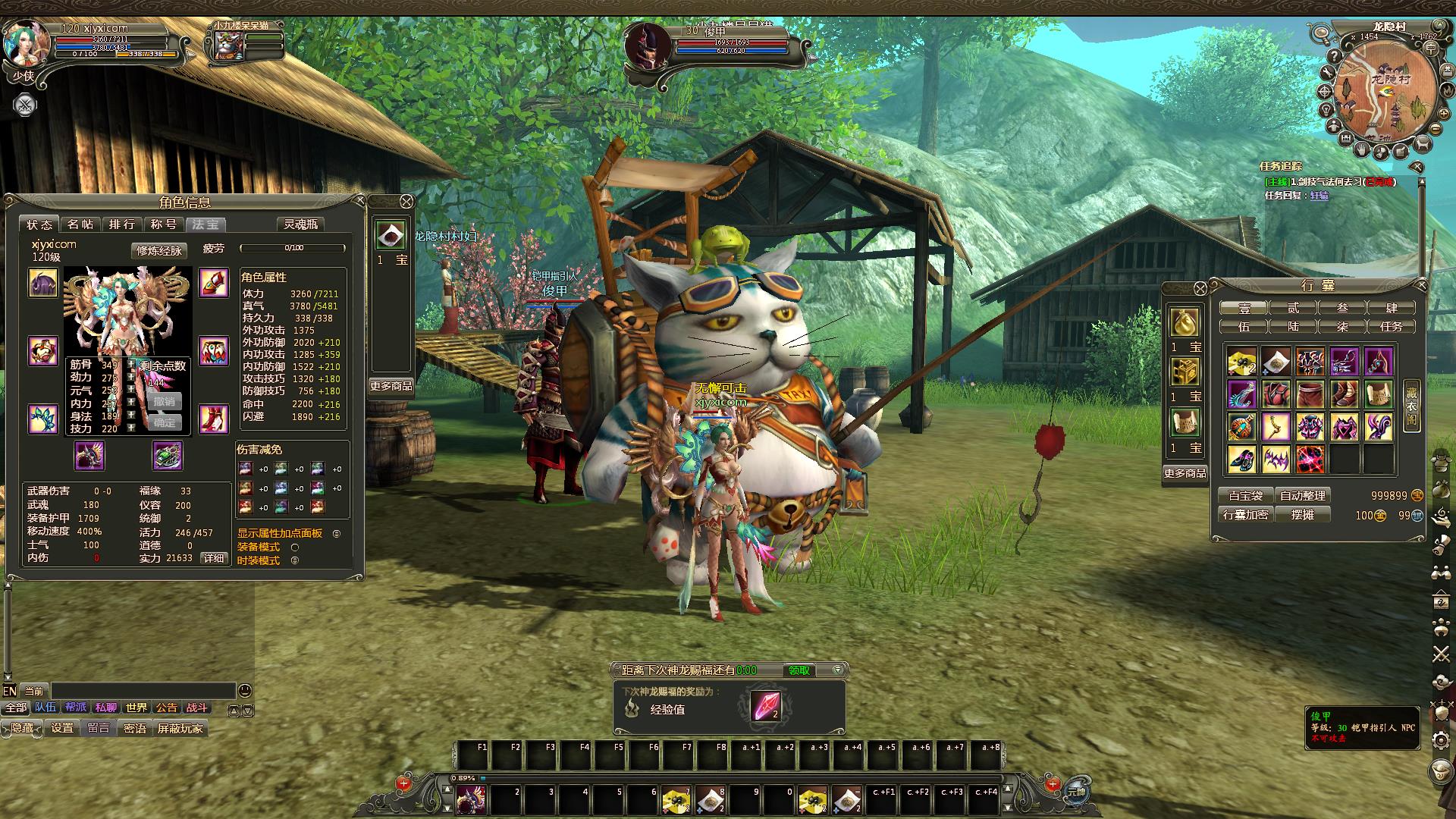Open the 设置 settings button
The height and width of the screenshot is (819, 1456).
[62, 728]
